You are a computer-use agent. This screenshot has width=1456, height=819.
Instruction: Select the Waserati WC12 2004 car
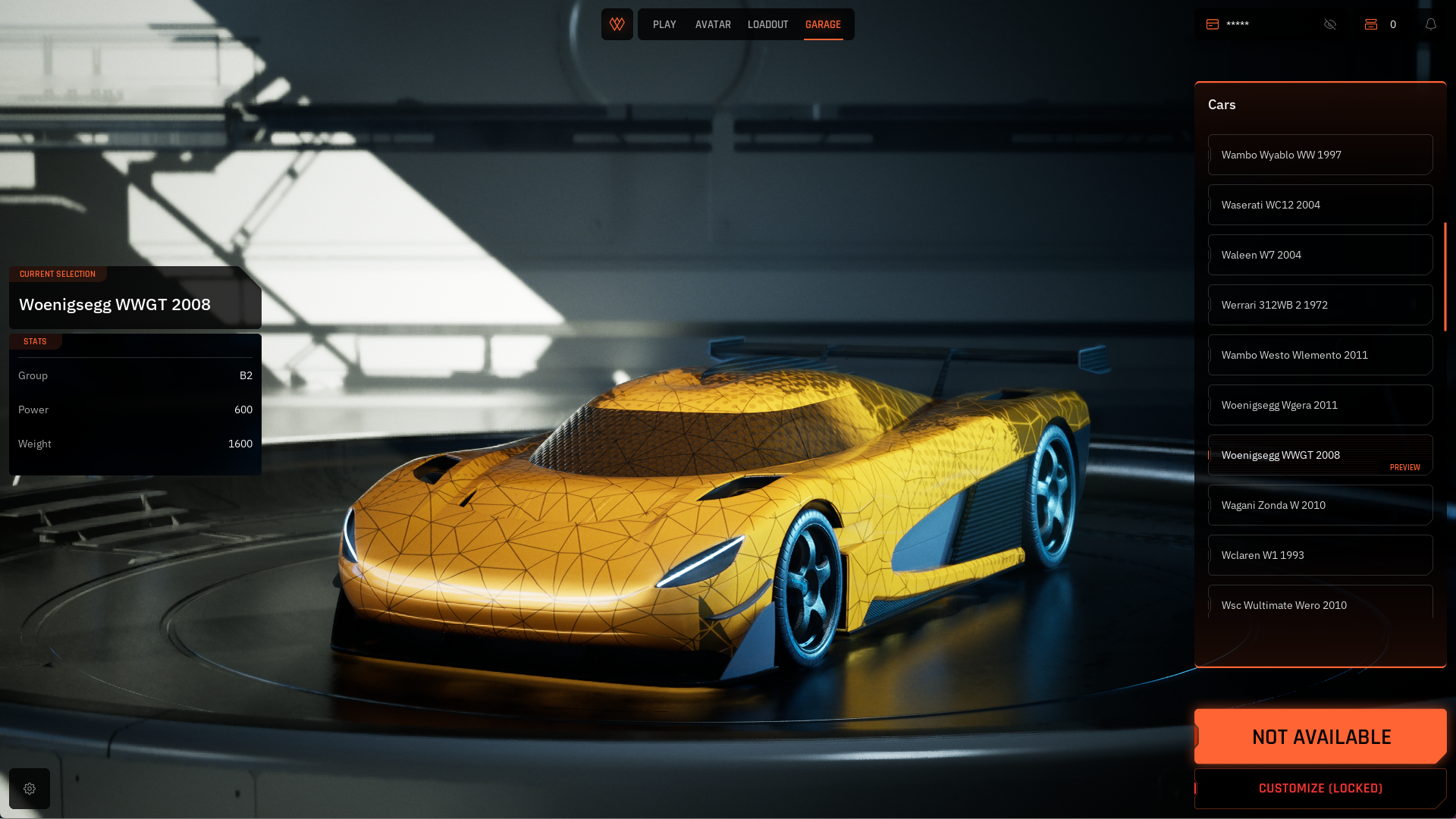[x=1319, y=205]
